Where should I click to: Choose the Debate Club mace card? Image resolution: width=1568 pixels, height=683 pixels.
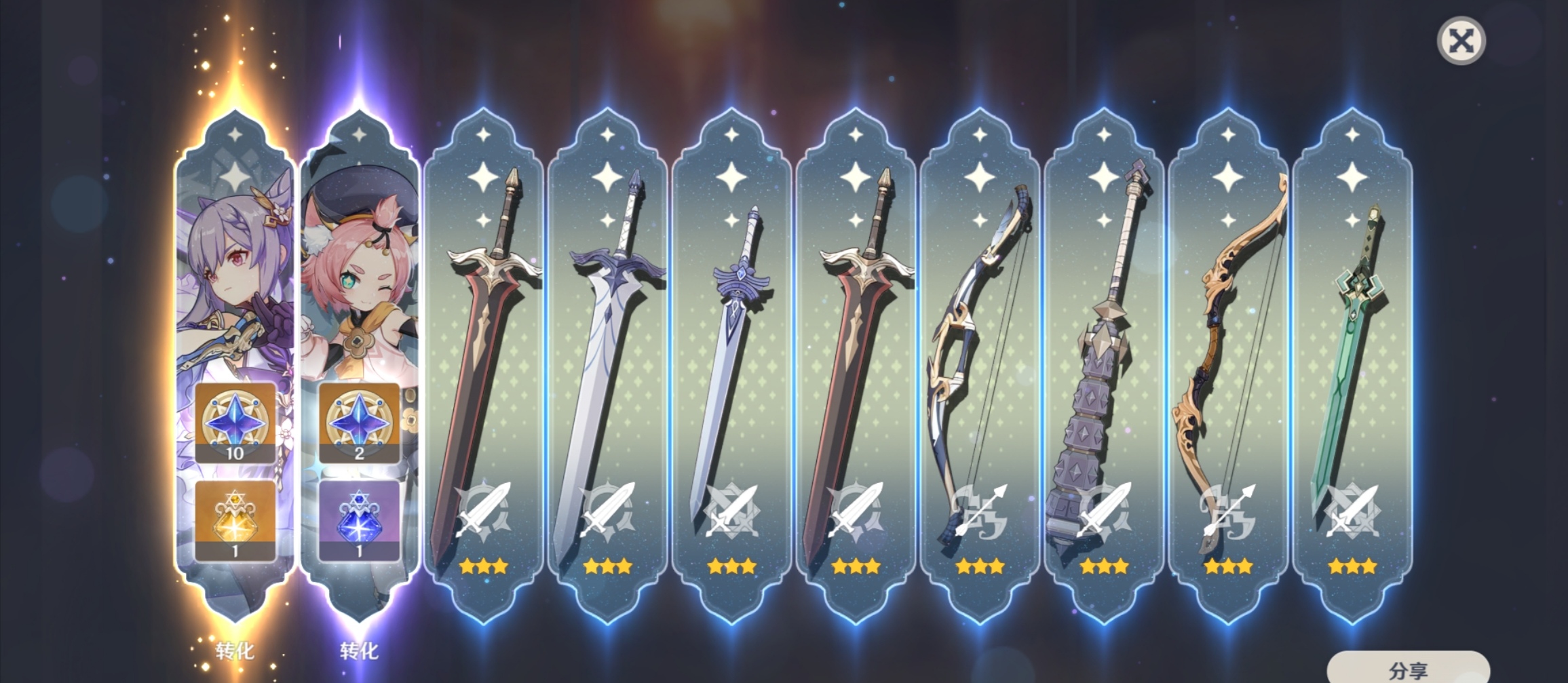[x=1104, y=366]
